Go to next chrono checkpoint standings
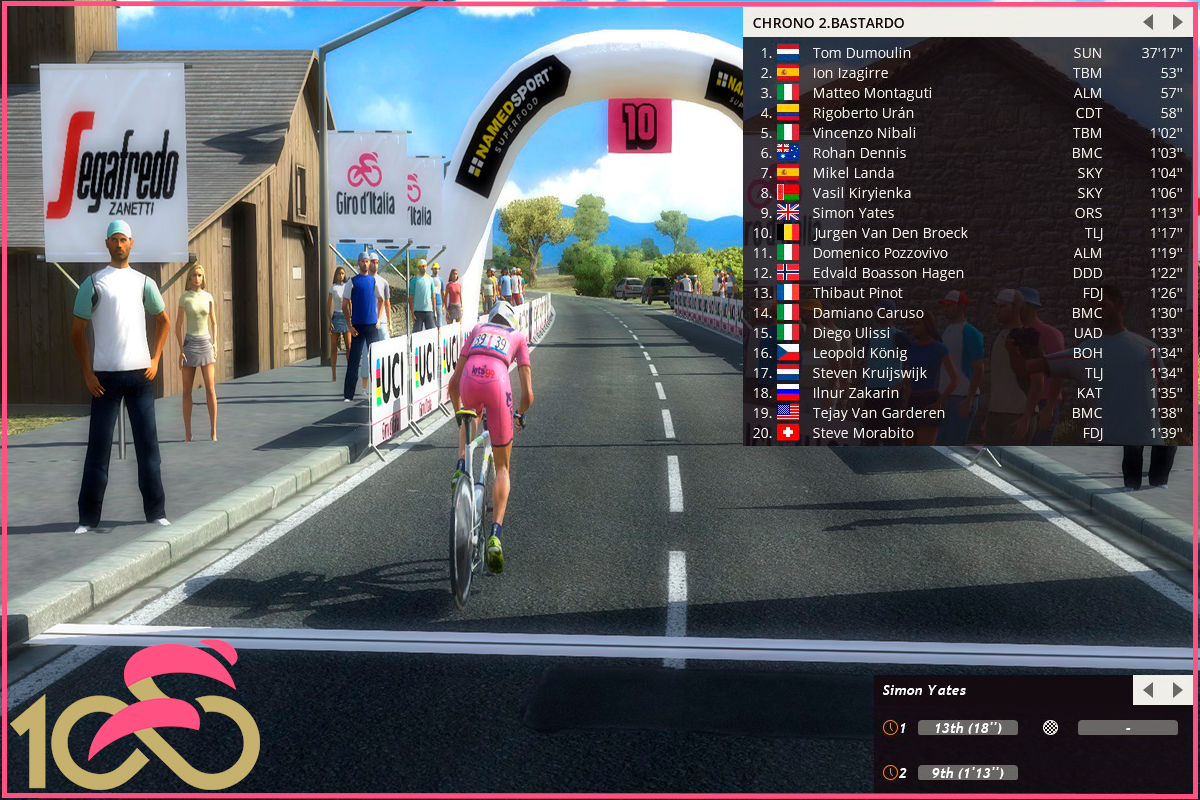Image resolution: width=1200 pixels, height=800 pixels. (1177, 22)
